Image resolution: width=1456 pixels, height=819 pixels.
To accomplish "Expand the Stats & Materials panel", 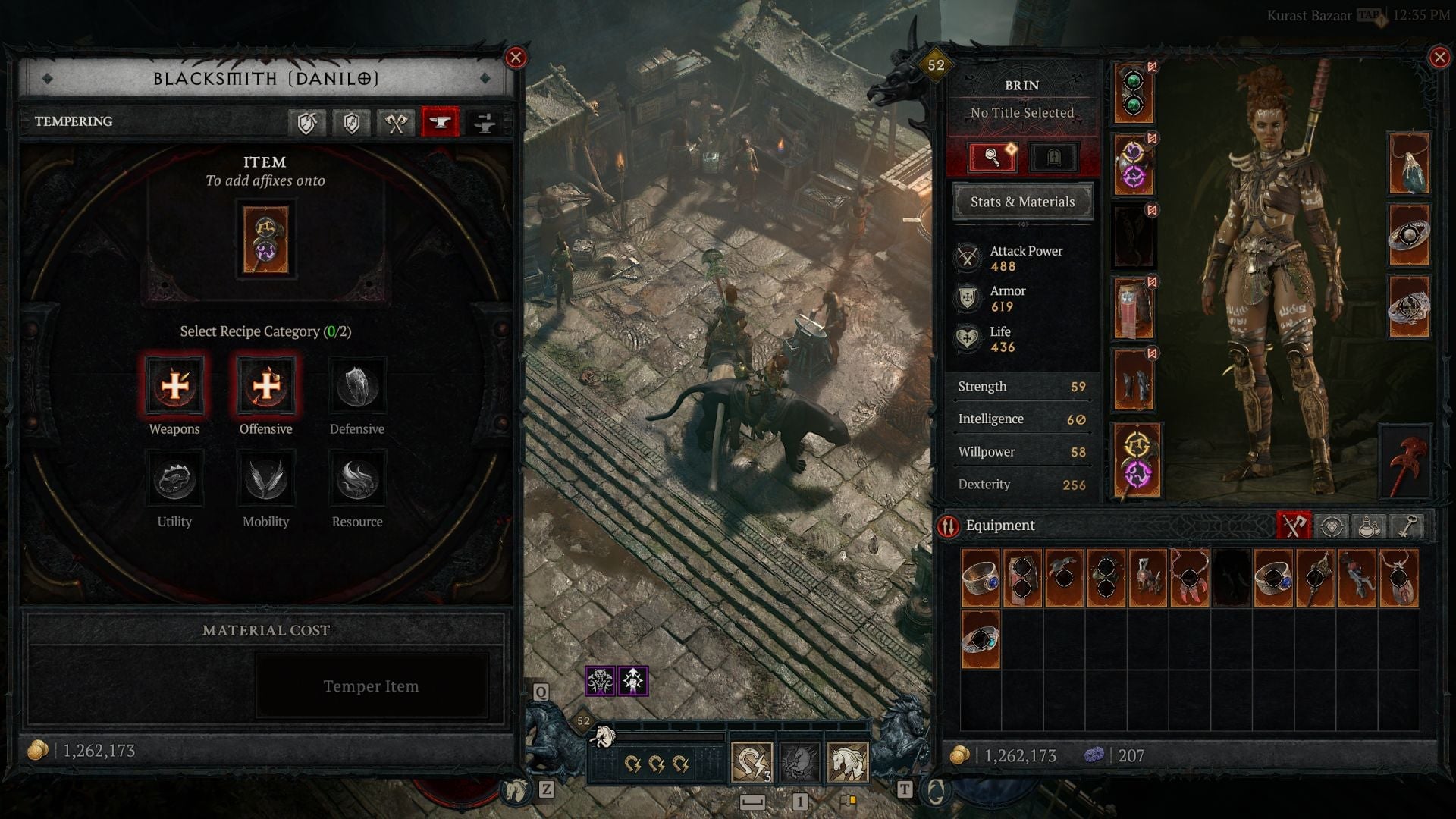I will [x=1022, y=202].
